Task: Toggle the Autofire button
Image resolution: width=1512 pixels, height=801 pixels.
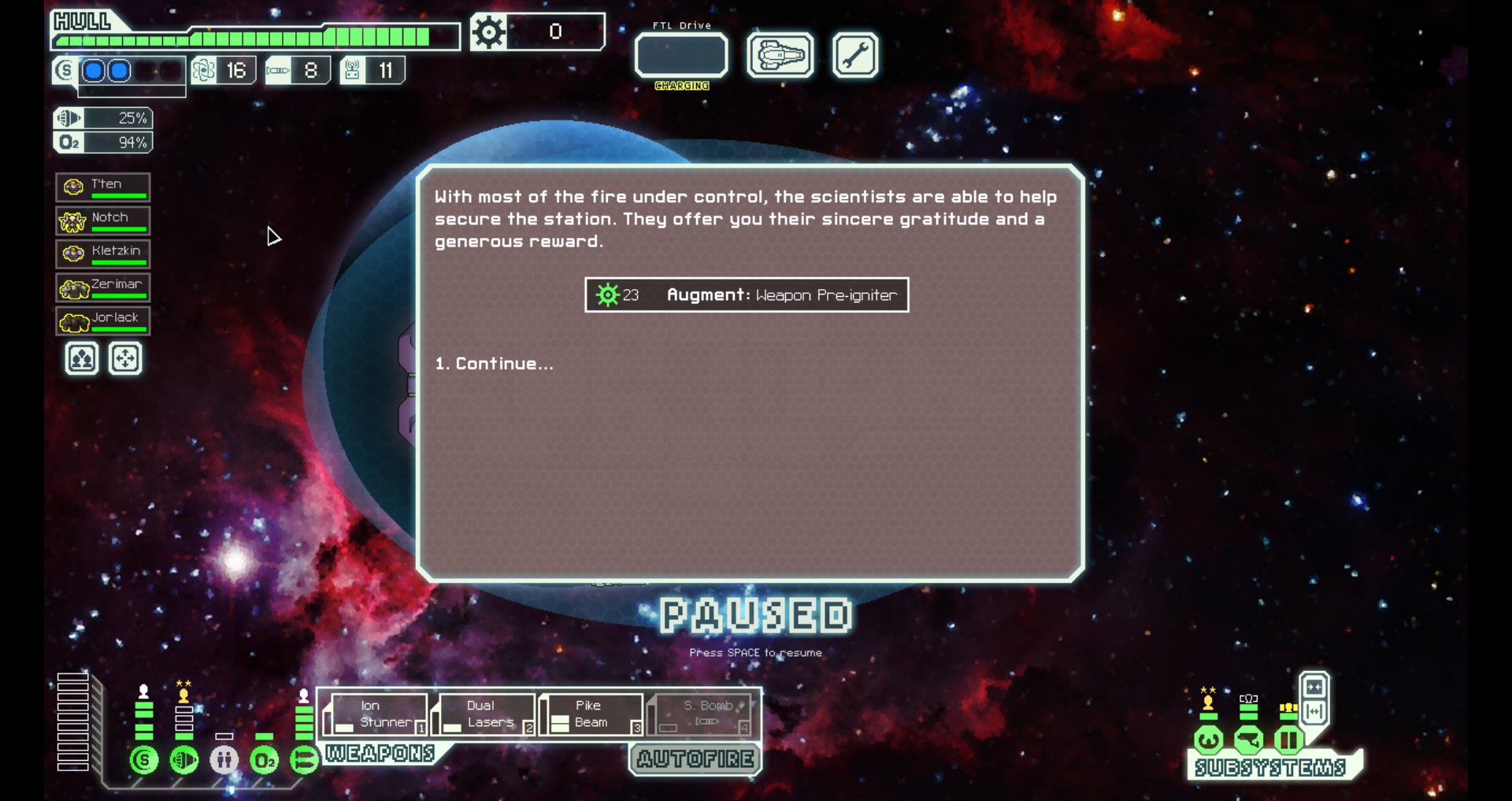Action: point(695,759)
